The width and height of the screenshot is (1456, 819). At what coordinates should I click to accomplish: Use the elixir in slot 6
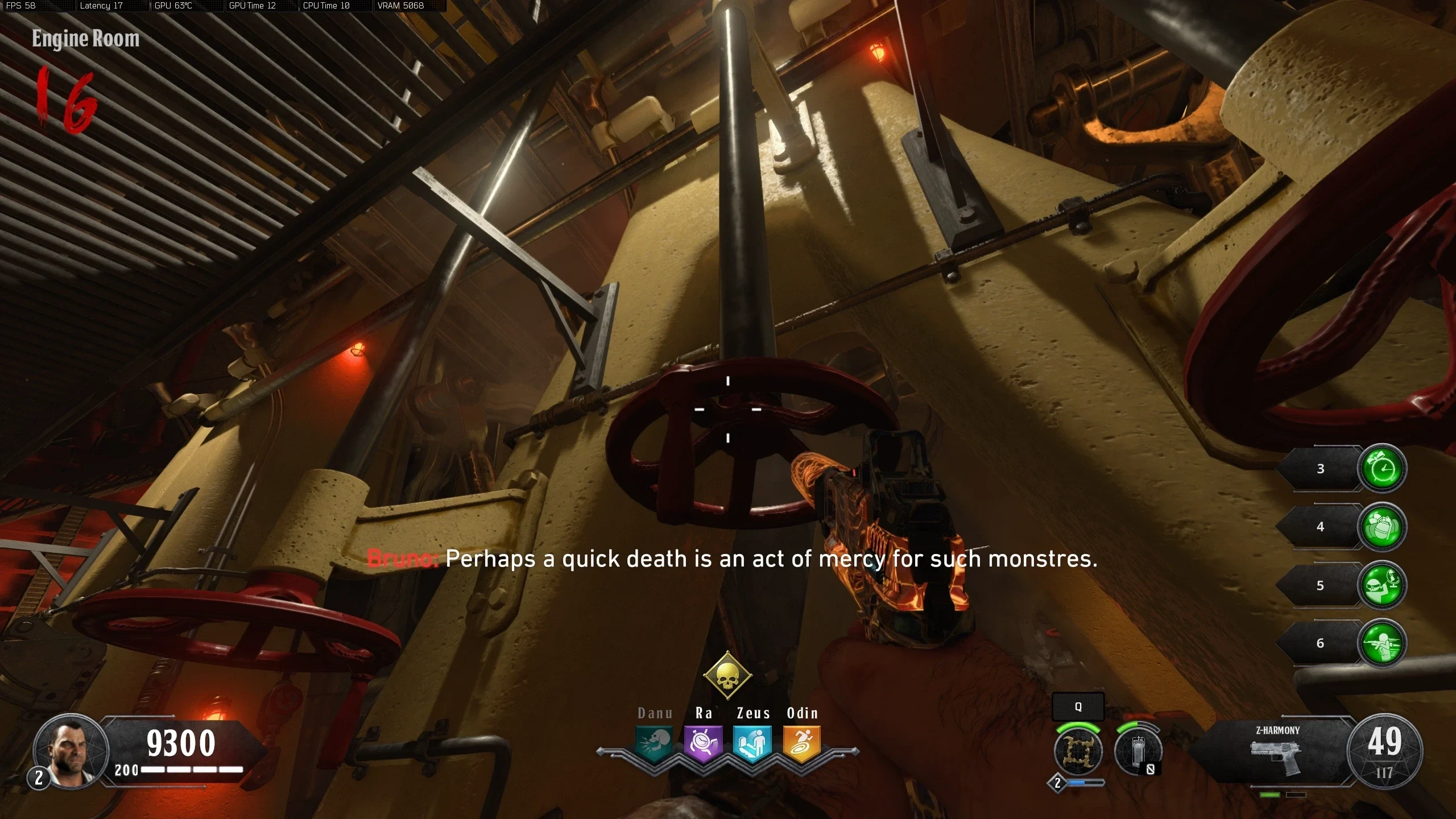click(x=1382, y=643)
